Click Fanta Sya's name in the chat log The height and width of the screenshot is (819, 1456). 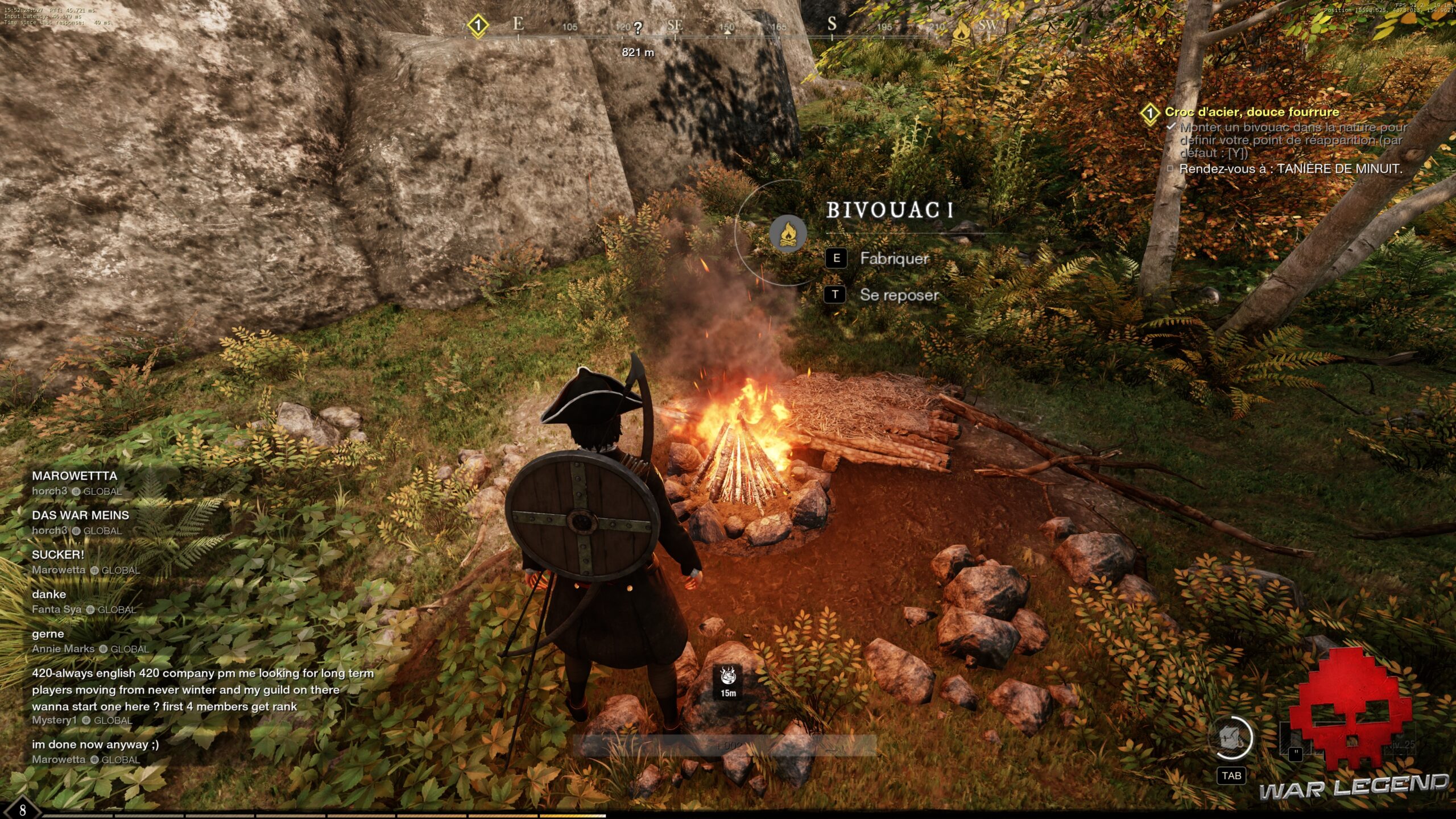pos(57,609)
